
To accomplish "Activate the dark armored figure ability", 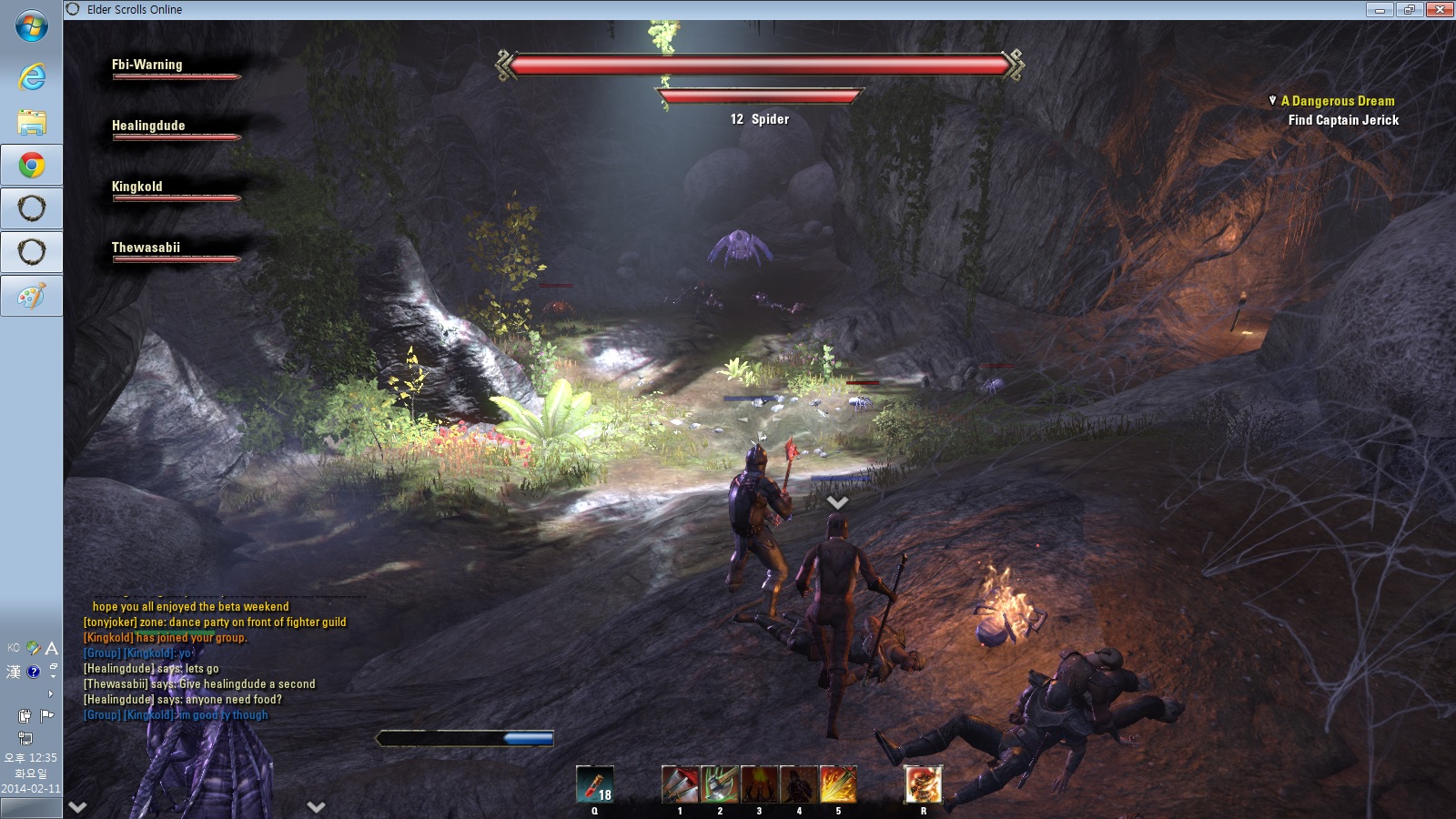I will (x=799, y=784).
